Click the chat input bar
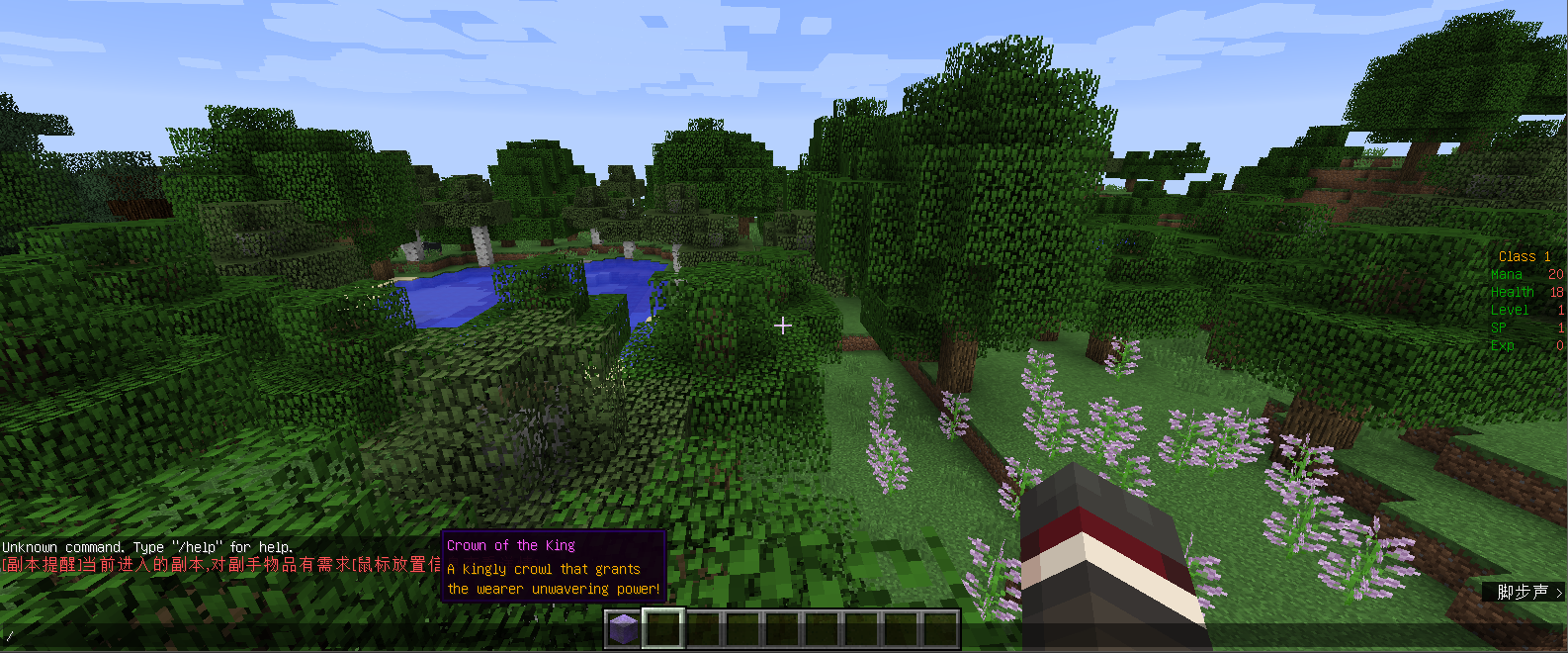This screenshot has width=1568, height=653. coord(297,636)
